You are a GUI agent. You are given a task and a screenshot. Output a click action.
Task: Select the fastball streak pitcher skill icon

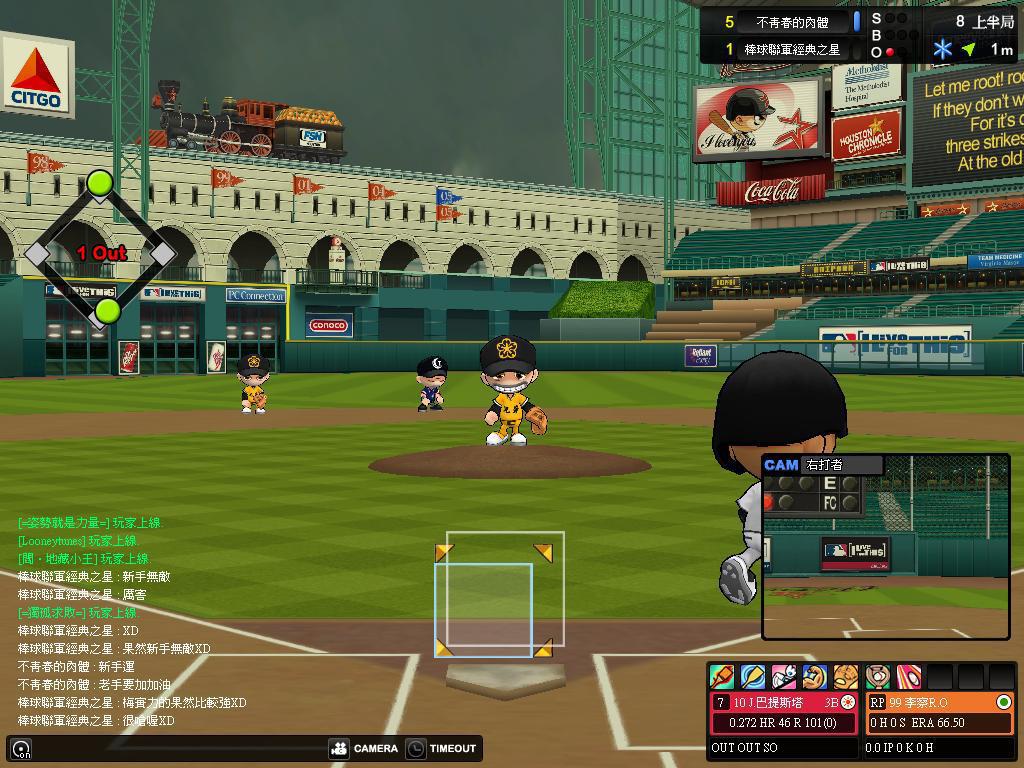[x=908, y=677]
